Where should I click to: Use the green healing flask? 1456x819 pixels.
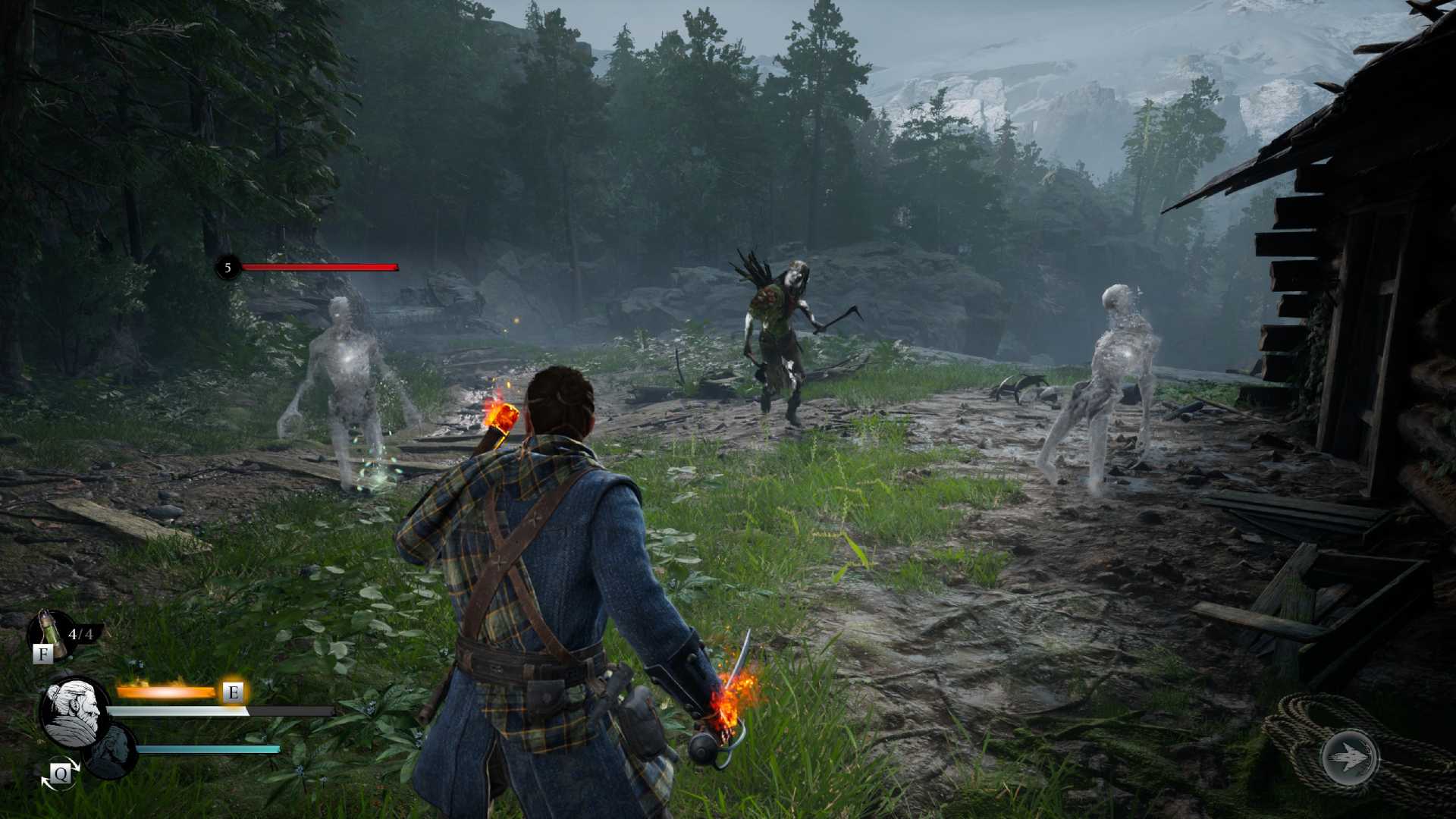point(50,631)
